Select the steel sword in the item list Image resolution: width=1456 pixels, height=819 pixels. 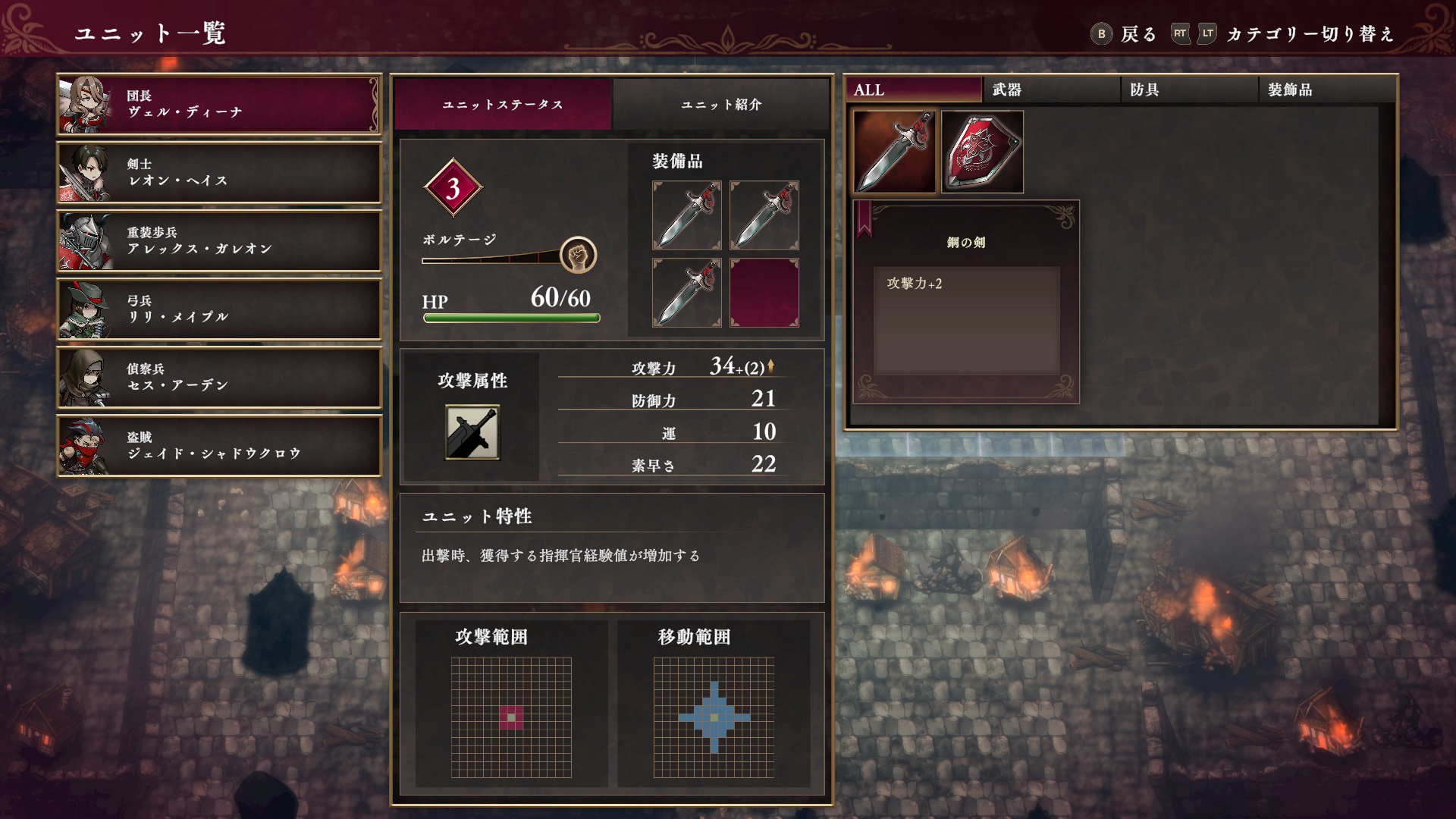coord(895,152)
